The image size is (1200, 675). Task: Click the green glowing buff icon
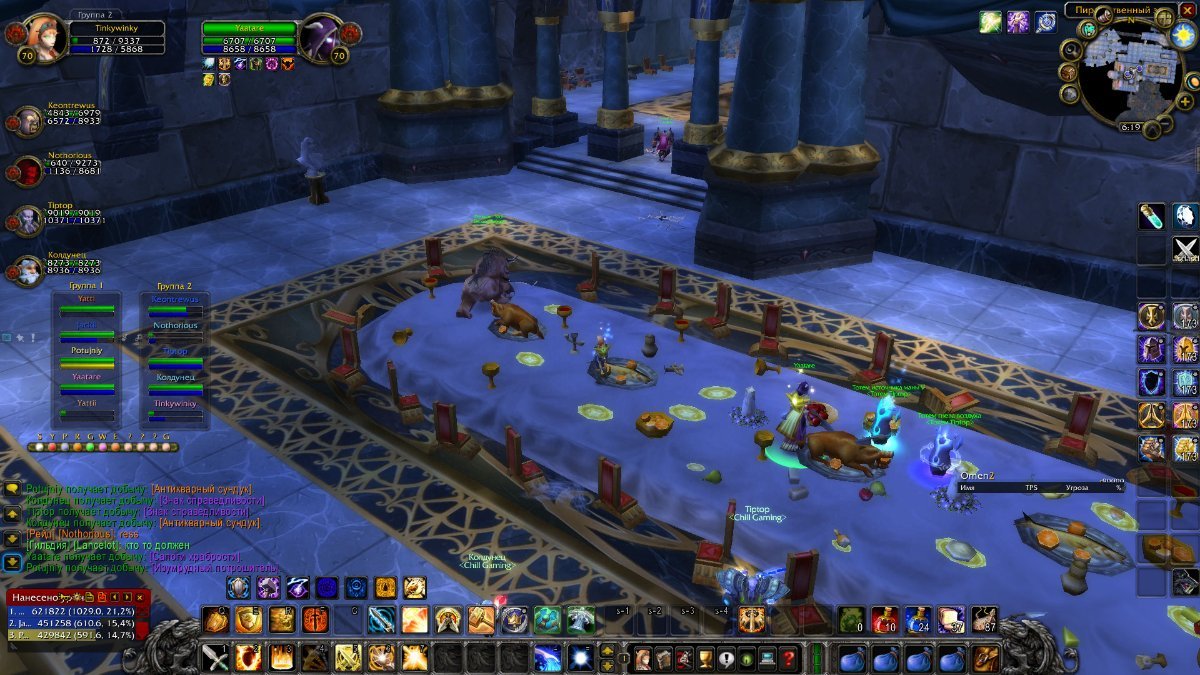(991, 22)
